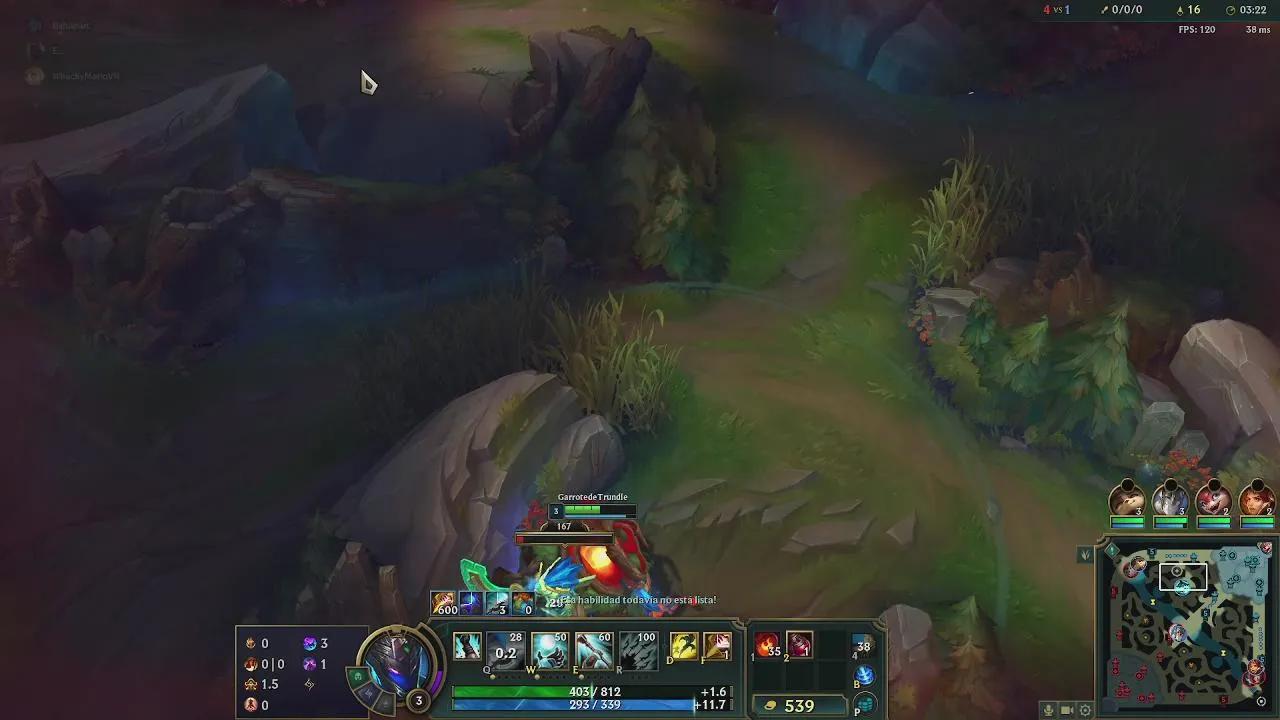The width and height of the screenshot is (1280, 720).
Task: Mute the voice chat microphone icon
Action: click(1048, 710)
